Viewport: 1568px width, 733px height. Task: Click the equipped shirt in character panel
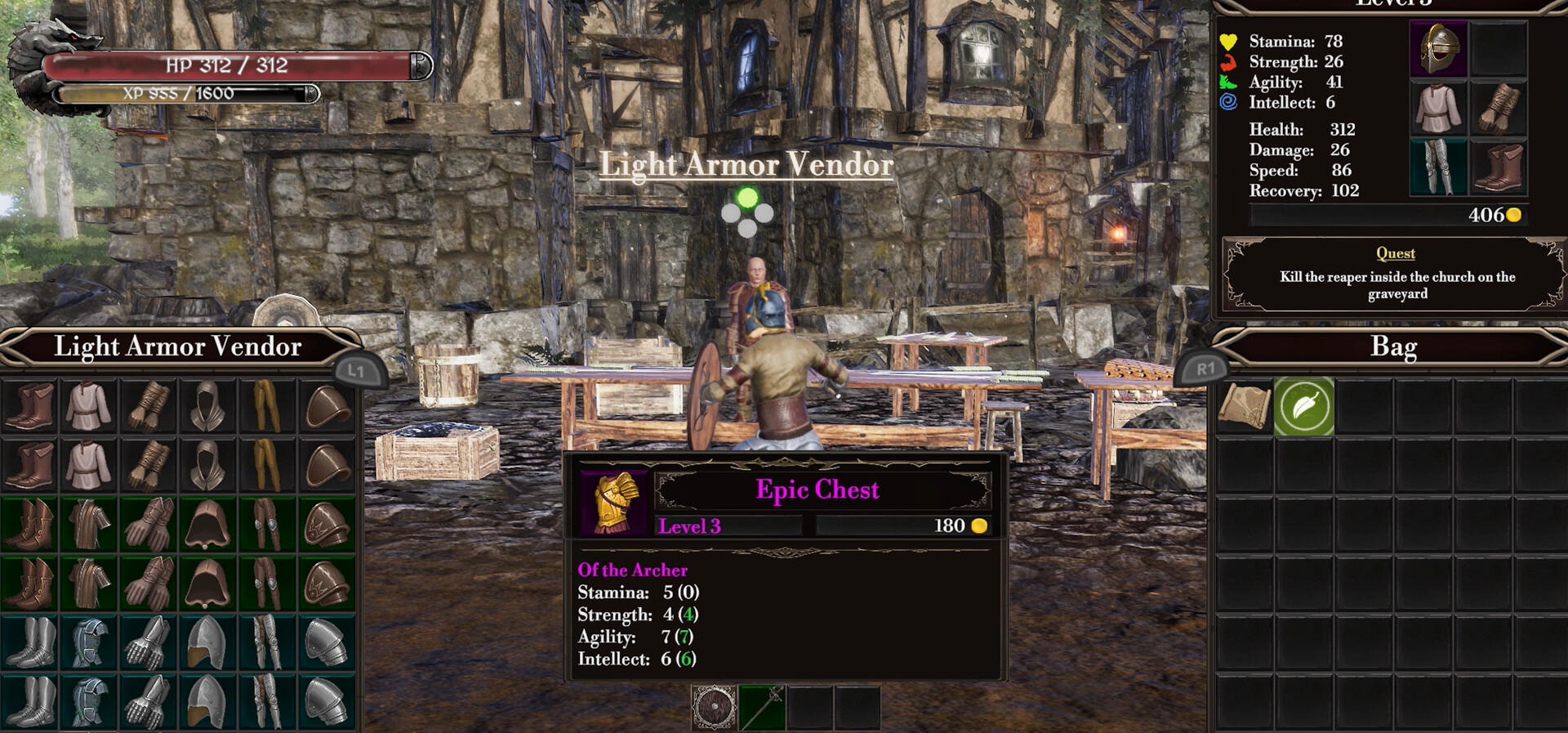(1438, 108)
